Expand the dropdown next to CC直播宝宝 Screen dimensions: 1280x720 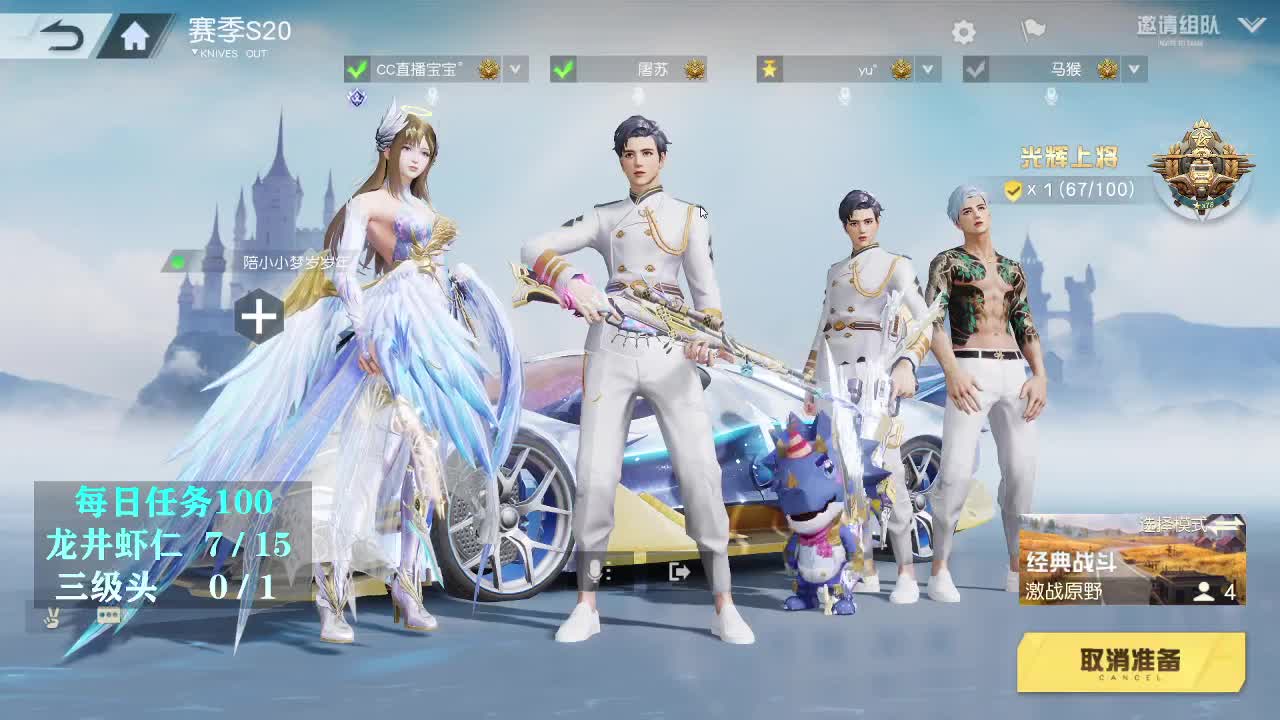click(515, 69)
